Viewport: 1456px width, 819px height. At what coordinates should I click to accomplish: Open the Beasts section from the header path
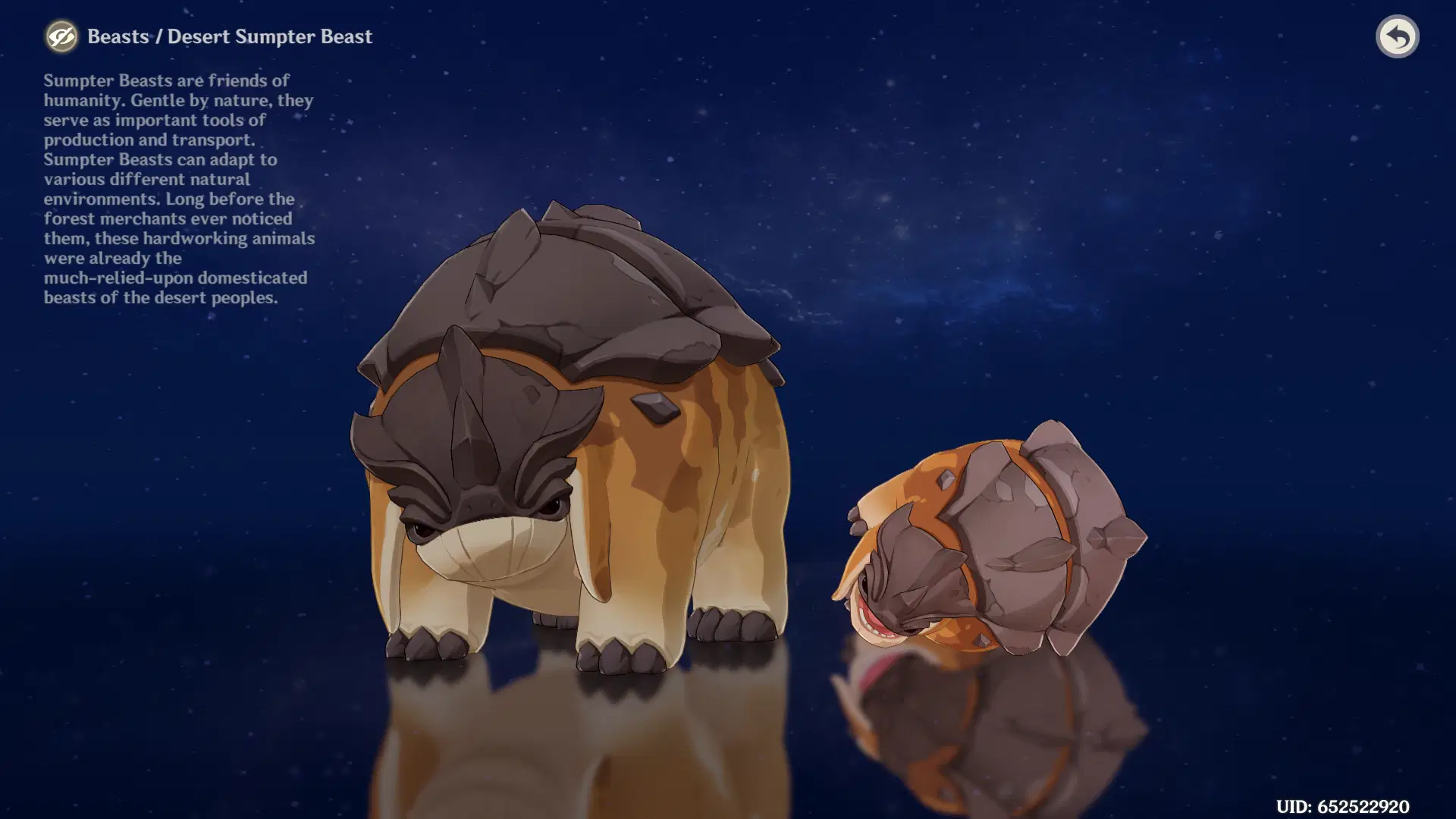pyautogui.click(x=118, y=36)
